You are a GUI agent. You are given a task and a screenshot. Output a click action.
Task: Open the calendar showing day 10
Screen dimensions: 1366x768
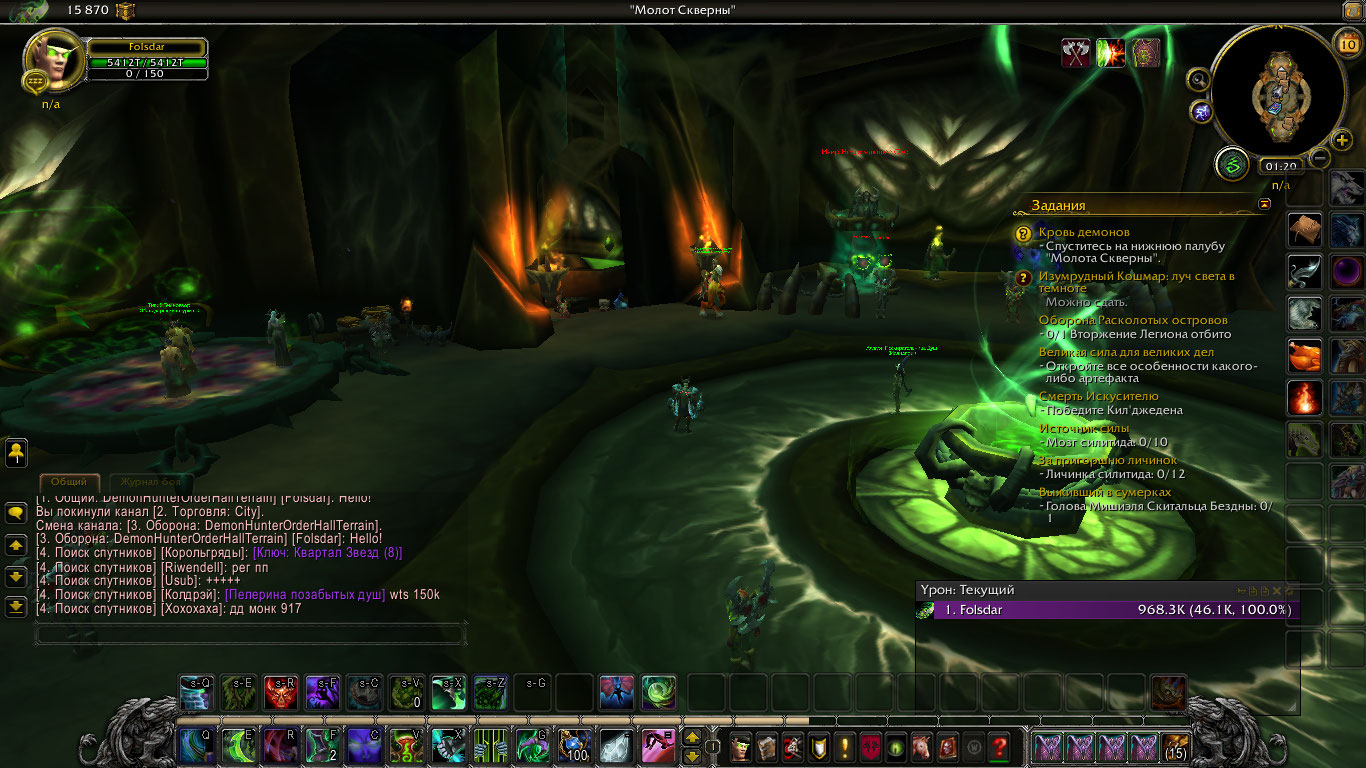tap(1346, 42)
